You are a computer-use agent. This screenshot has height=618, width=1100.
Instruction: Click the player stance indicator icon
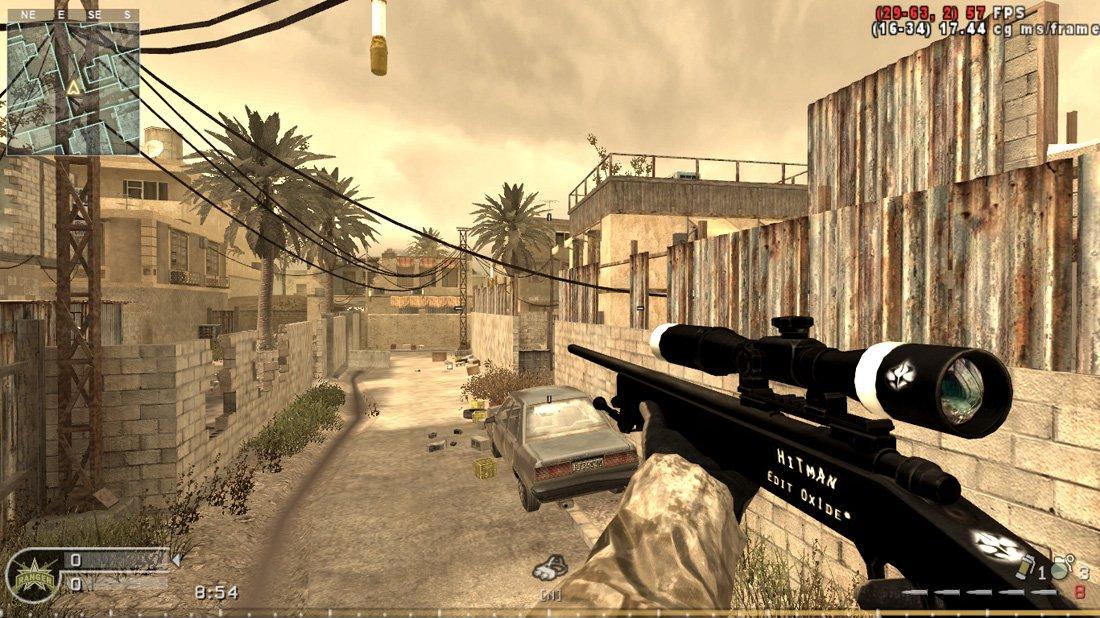[x=550, y=569]
